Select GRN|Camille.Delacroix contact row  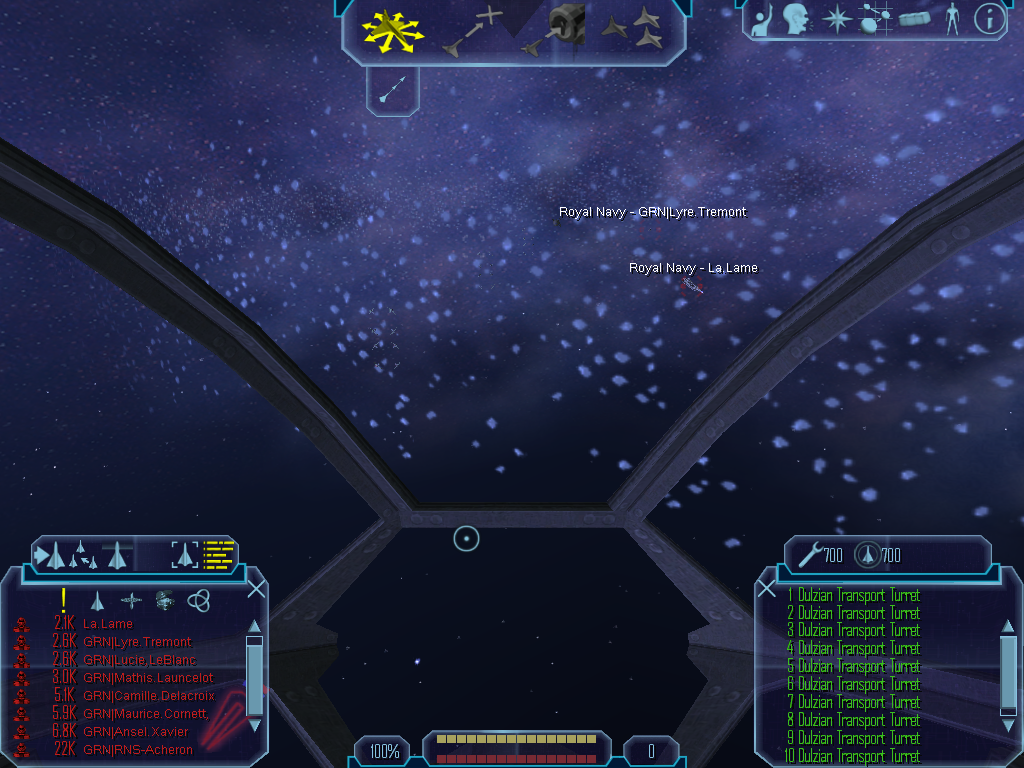pos(148,696)
